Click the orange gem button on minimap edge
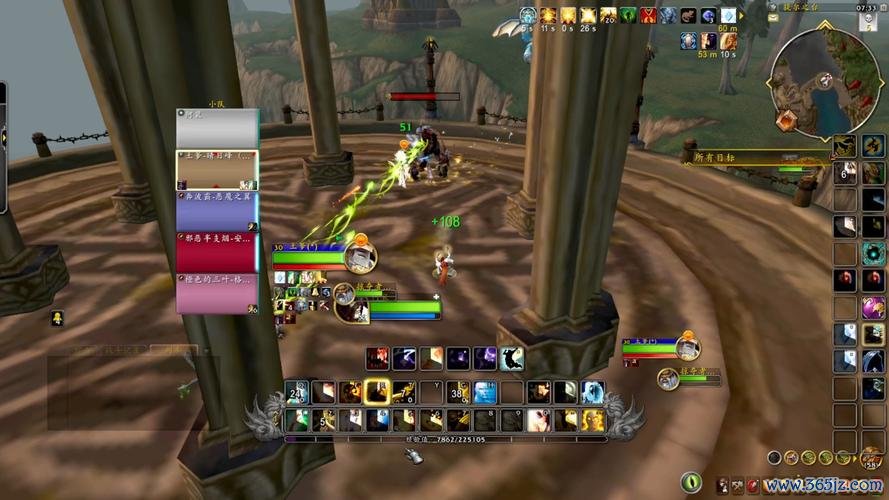 787,121
